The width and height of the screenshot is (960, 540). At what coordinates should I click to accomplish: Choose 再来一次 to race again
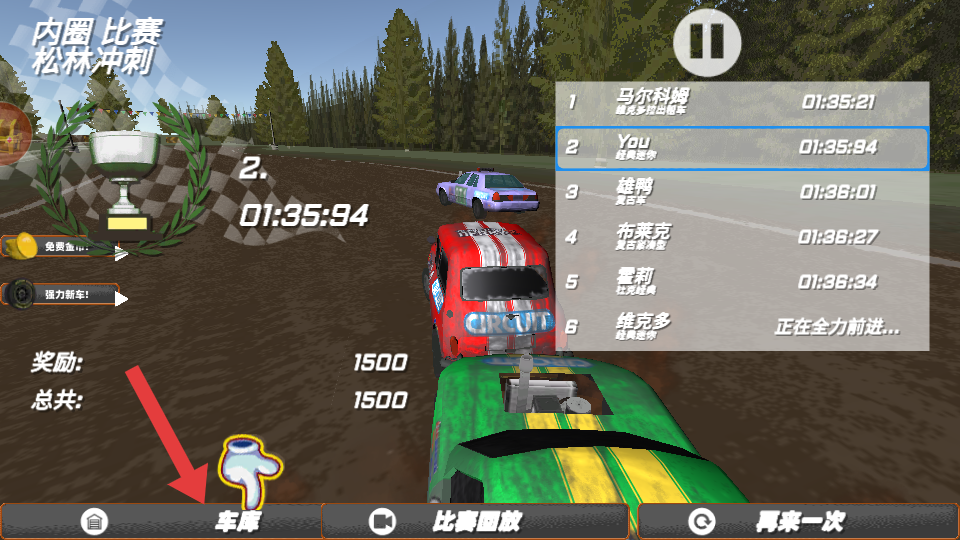(x=797, y=521)
